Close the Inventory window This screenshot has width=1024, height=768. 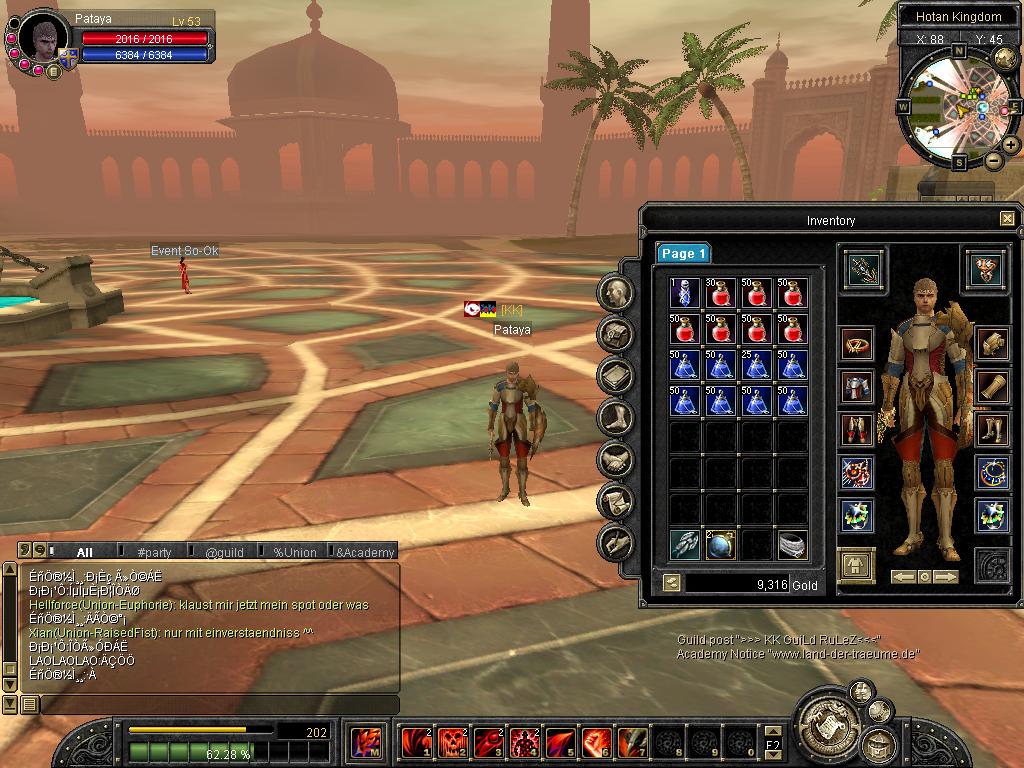tap(1007, 219)
